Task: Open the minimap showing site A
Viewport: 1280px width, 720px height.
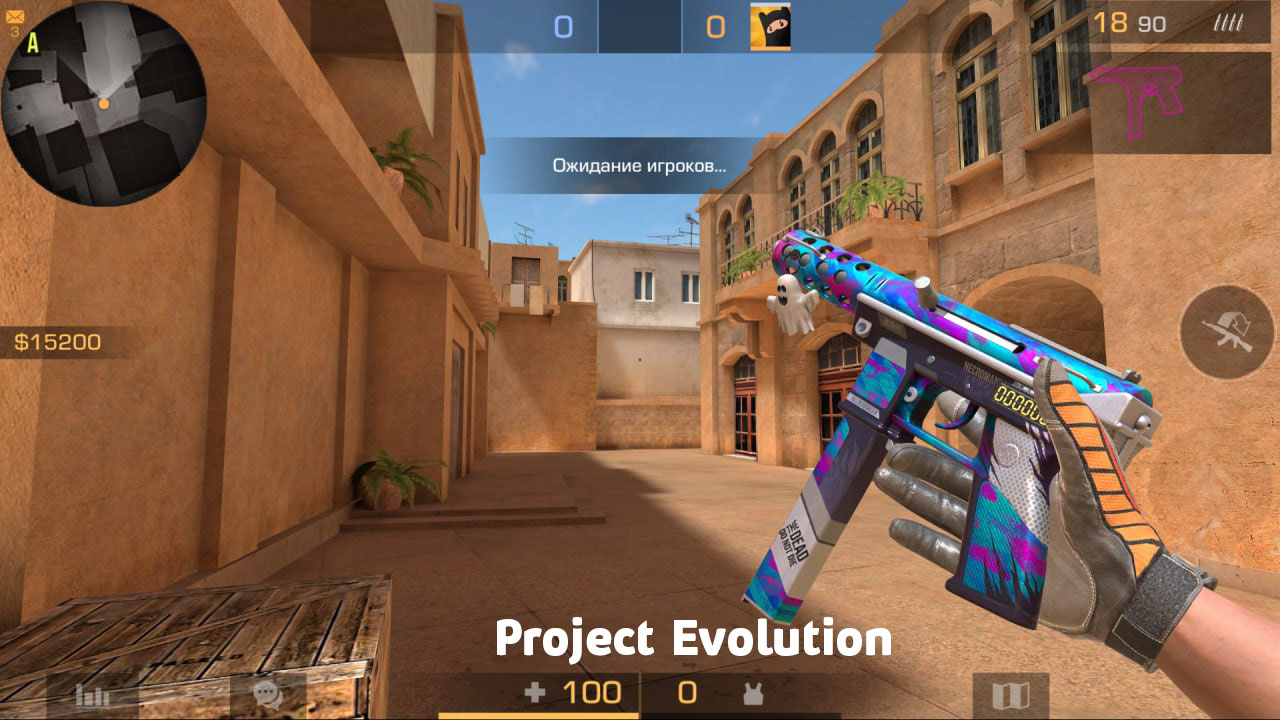Action: (x=105, y=105)
